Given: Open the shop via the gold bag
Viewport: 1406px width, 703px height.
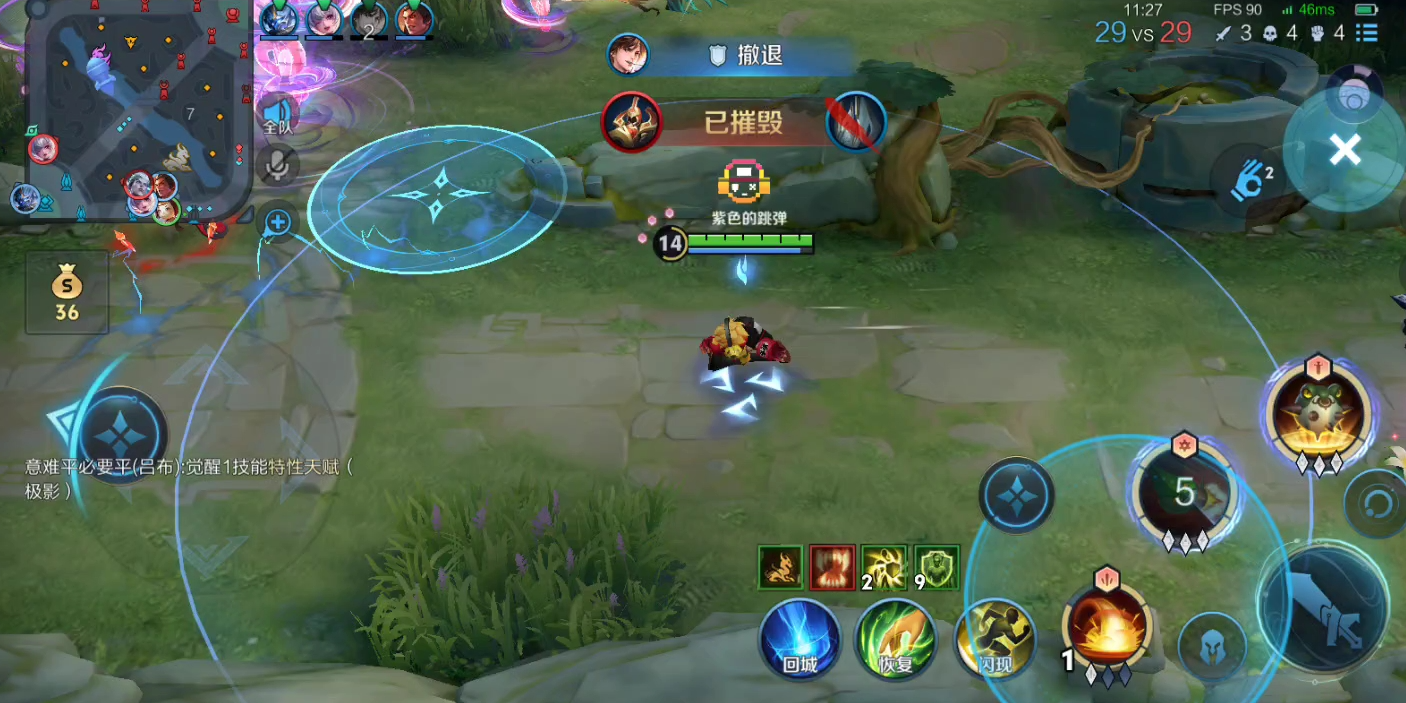Looking at the screenshot, I should pos(67,293).
